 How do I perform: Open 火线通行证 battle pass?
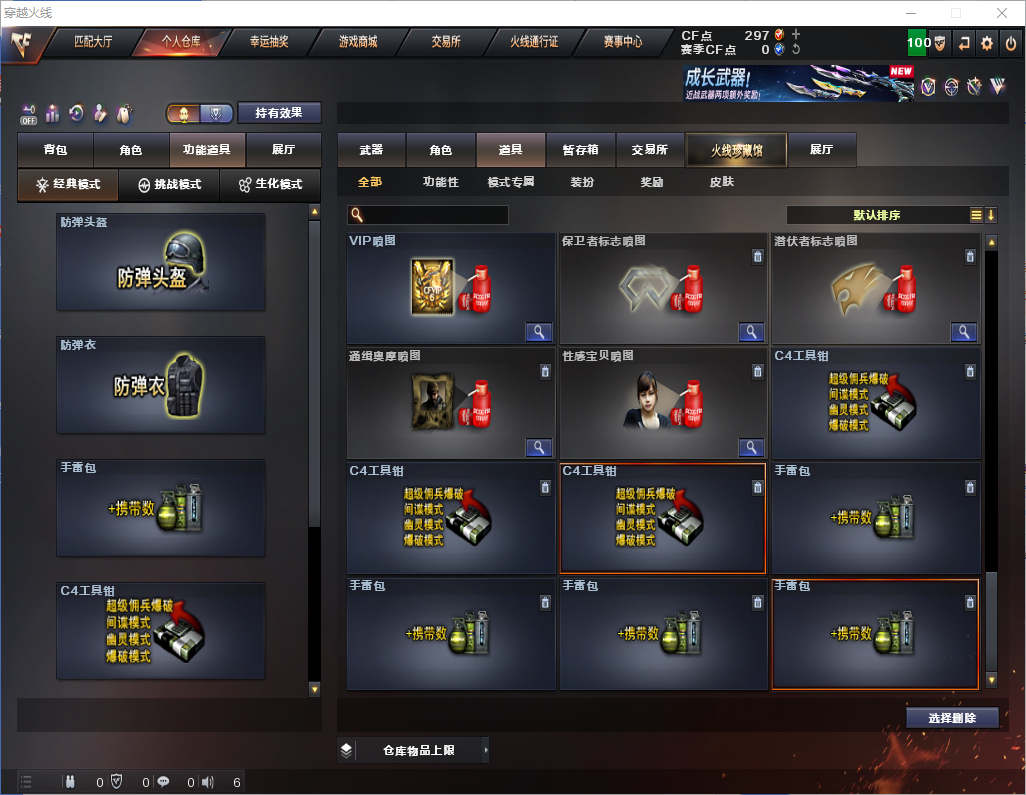[534, 42]
